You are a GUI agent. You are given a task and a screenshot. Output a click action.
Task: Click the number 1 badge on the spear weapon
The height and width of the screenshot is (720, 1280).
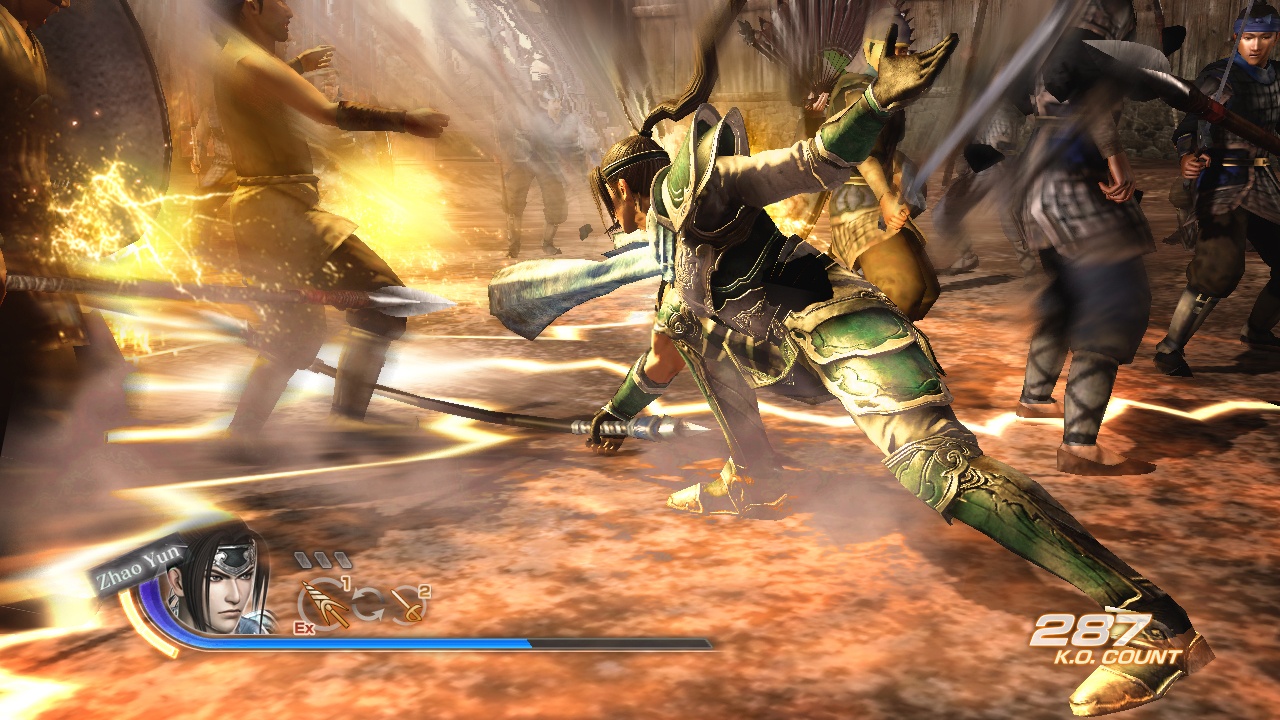click(345, 584)
